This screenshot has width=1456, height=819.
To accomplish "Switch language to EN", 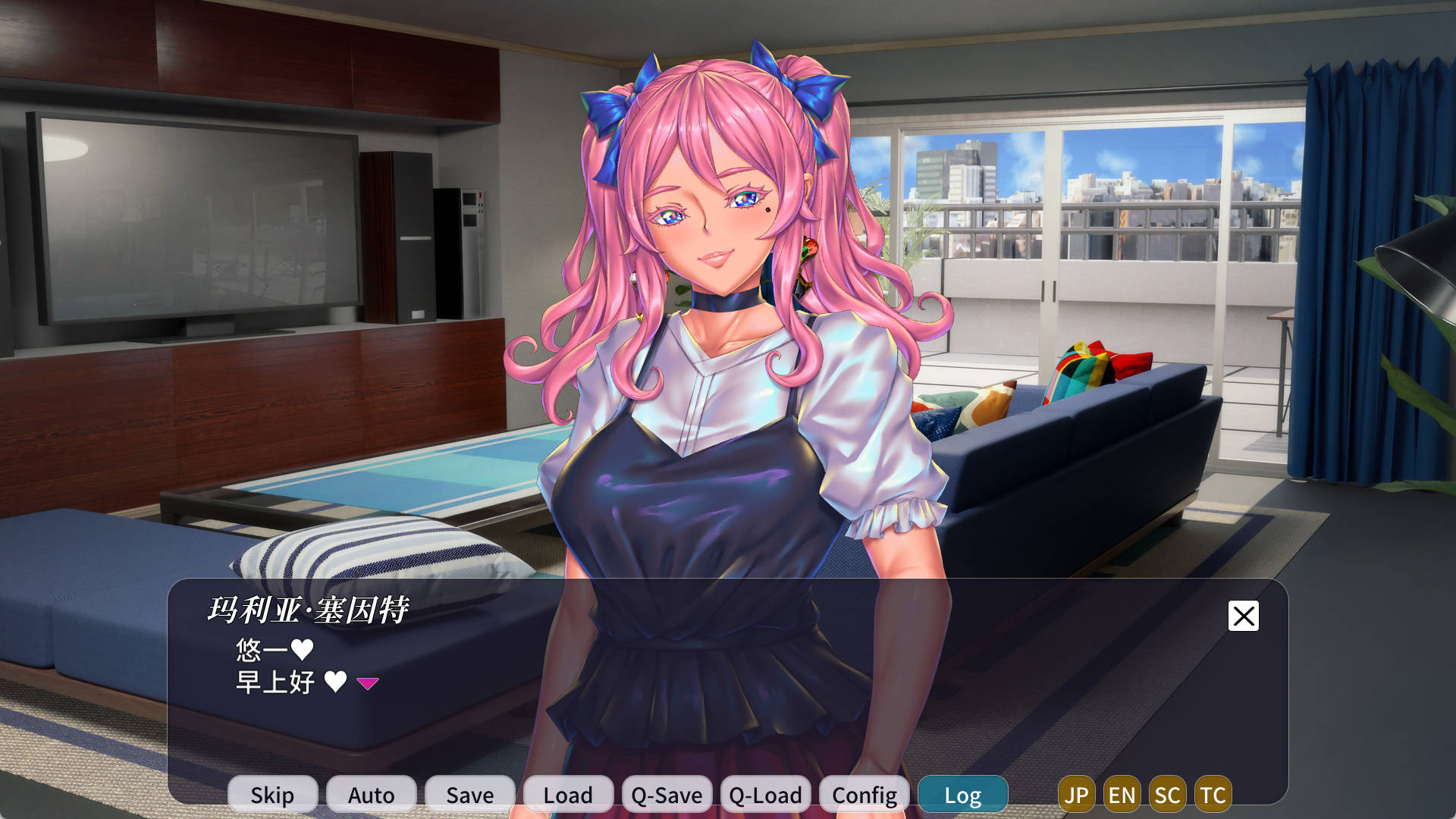I will point(1122,794).
